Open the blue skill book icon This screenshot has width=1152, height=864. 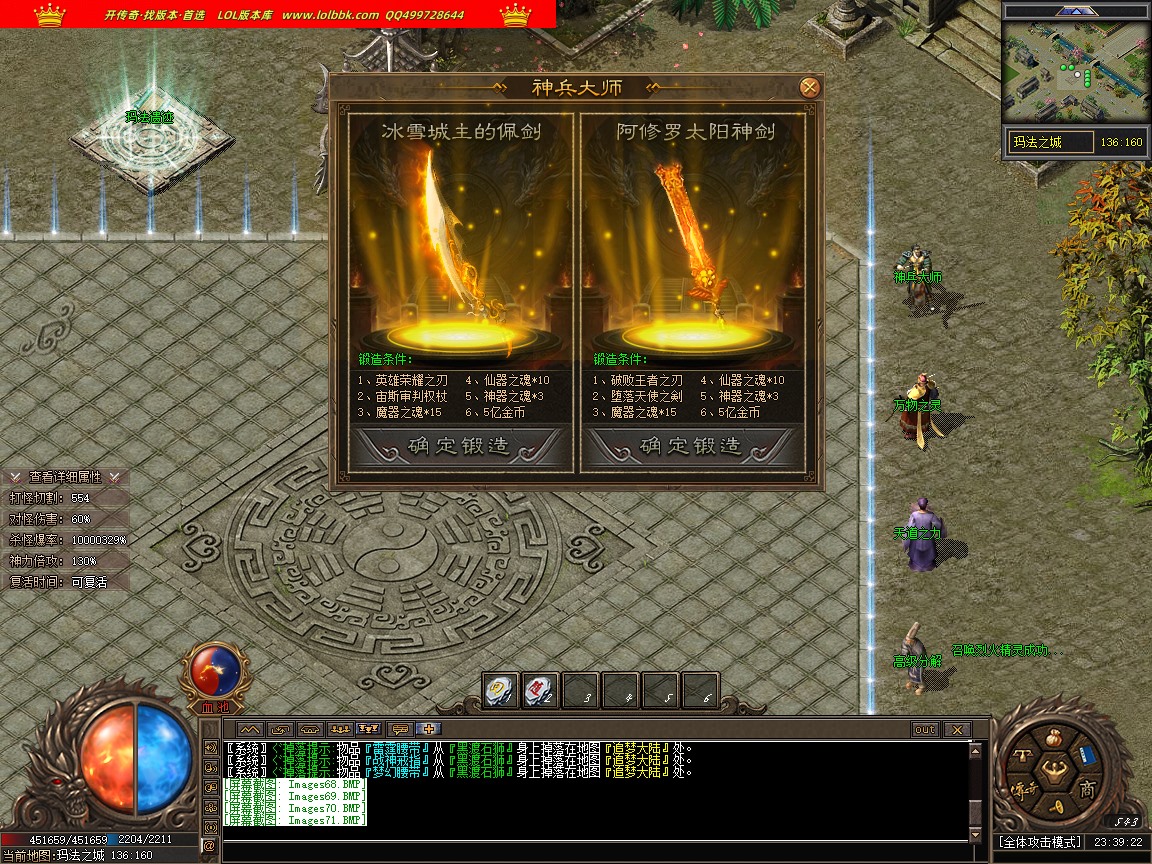[1087, 756]
